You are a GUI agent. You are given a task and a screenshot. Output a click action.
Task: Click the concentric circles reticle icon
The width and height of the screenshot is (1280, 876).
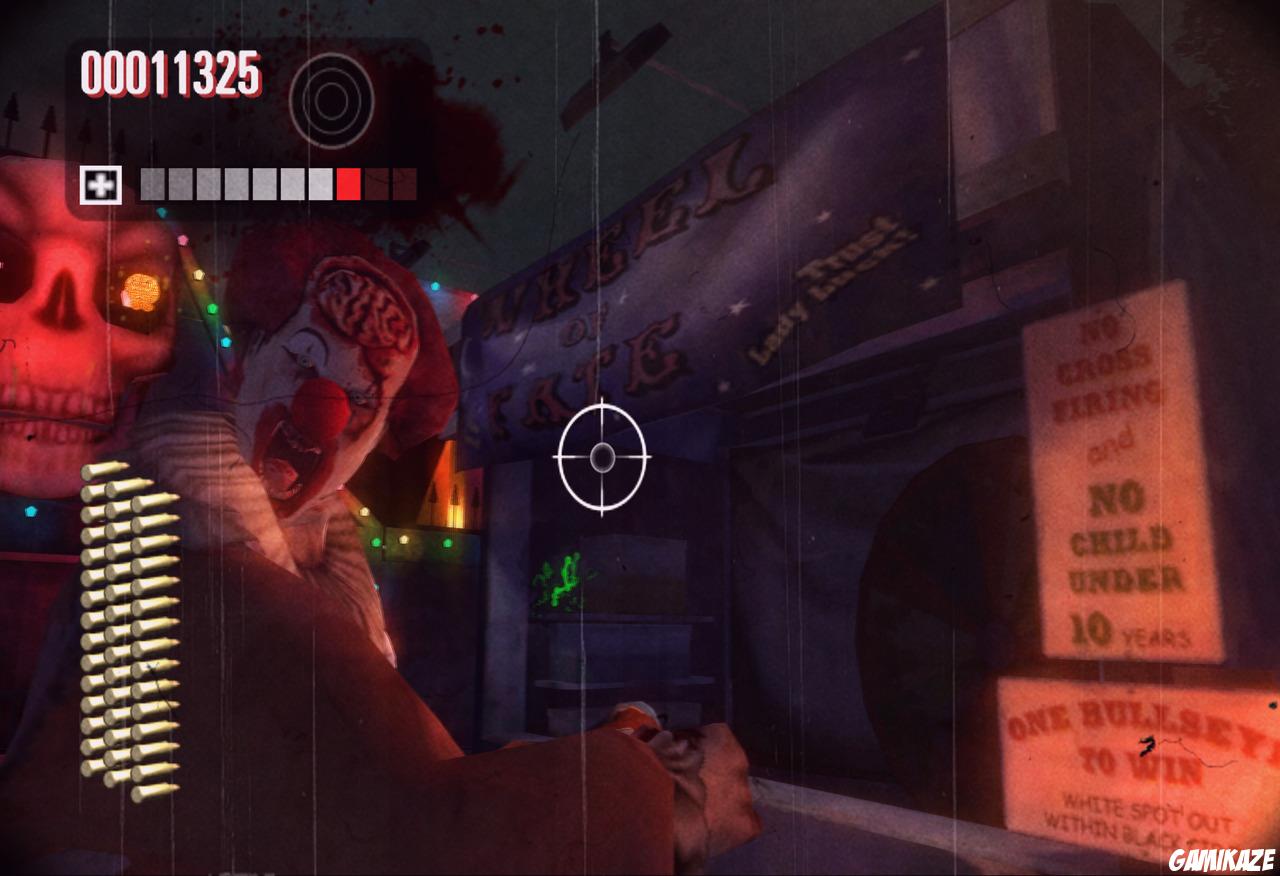pos(334,100)
